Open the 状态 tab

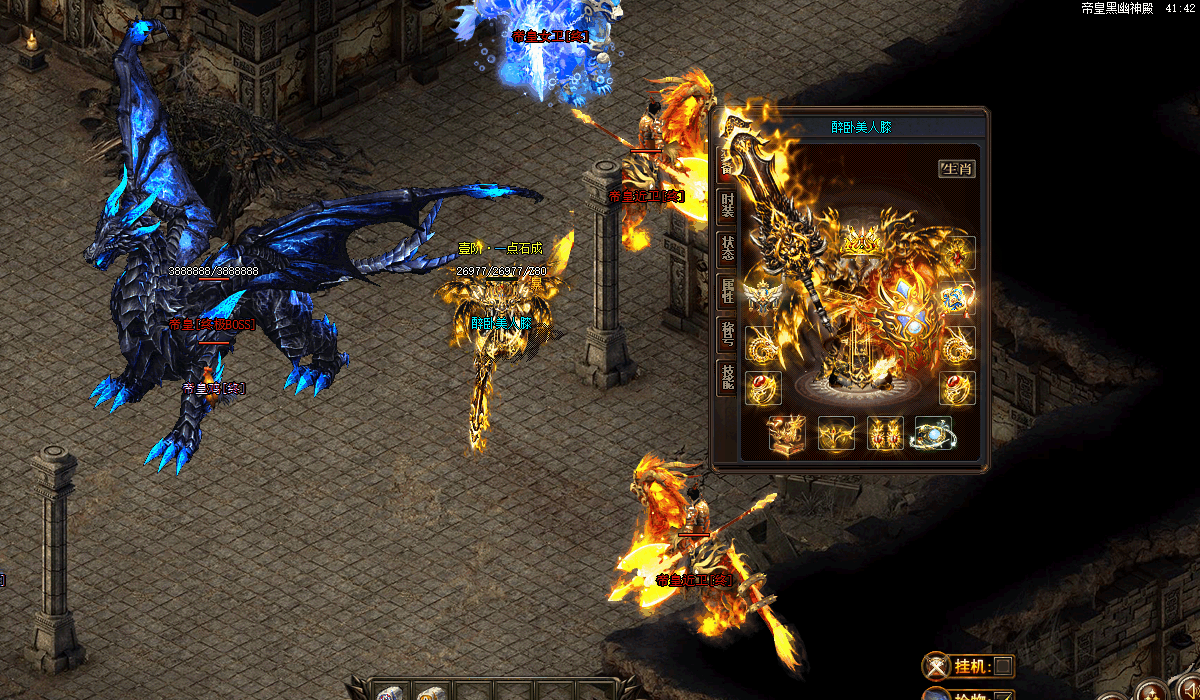click(x=727, y=250)
